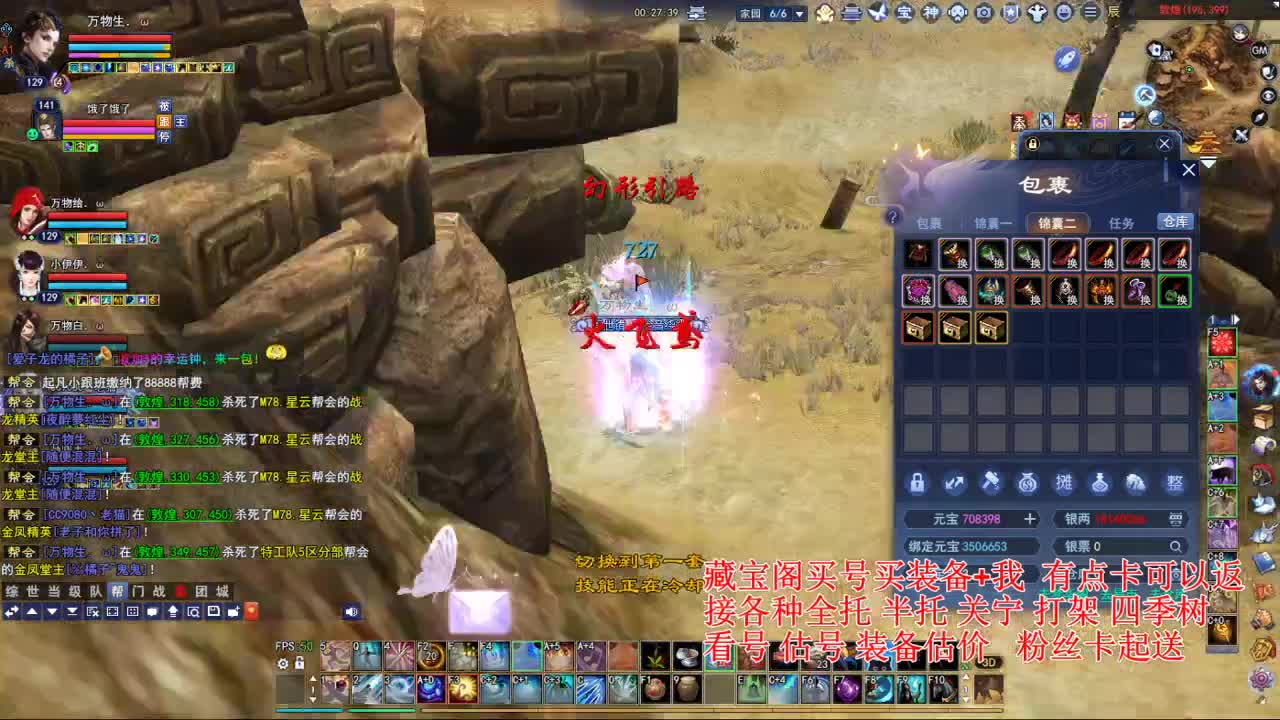Open the 神 deity icon in the top menu bar
Image resolution: width=1280 pixels, height=720 pixels.
pyautogui.click(x=934, y=12)
